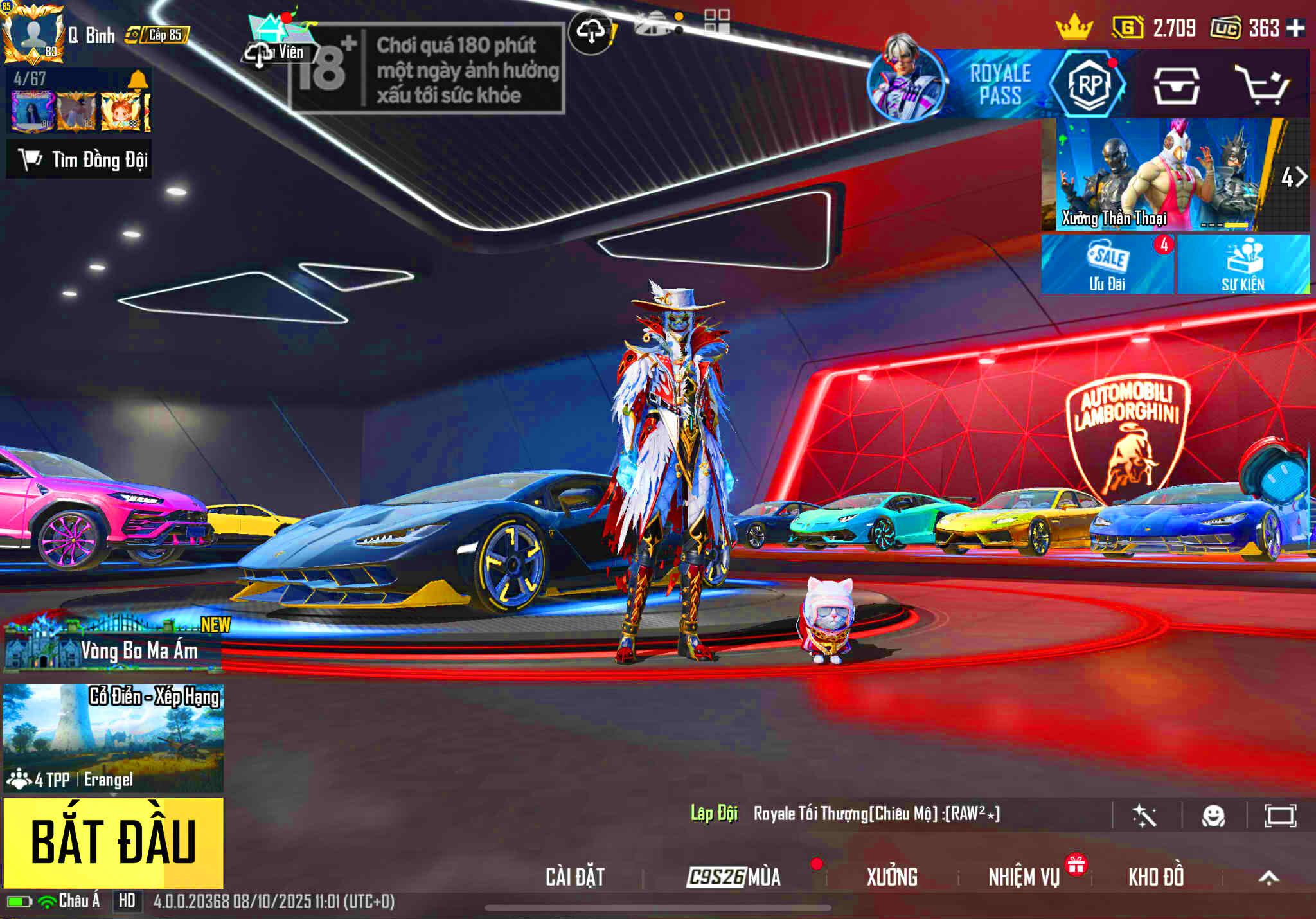Image resolution: width=1316 pixels, height=919 pixels.
Task: Open the inventory chest icon
Action: pos(1176,86)
